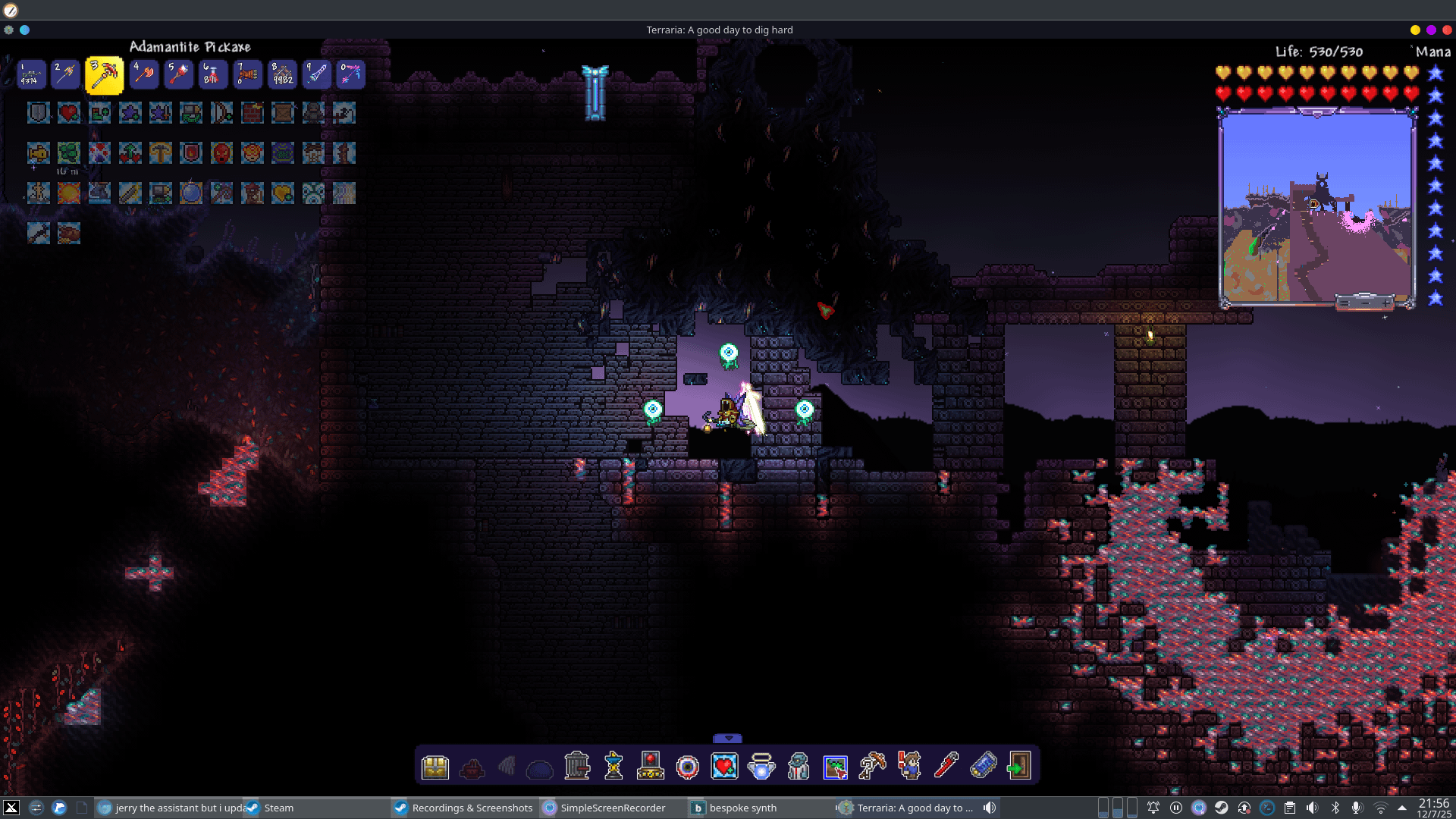Image resolution: width=1456 pixels, height=819 pixels.
Task: Select the rainbow bow in hotbar slot 0
Action: point(351,74)
